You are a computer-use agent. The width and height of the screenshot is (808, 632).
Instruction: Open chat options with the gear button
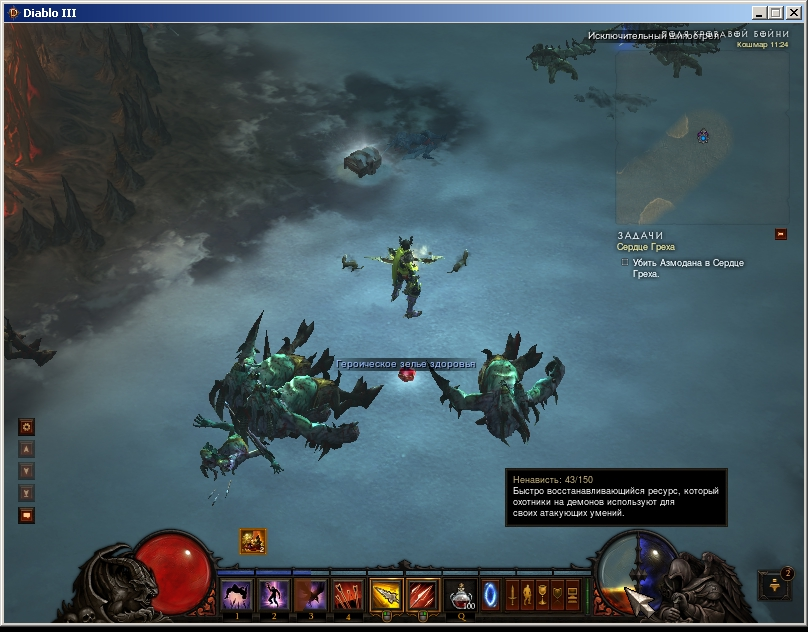27,427
